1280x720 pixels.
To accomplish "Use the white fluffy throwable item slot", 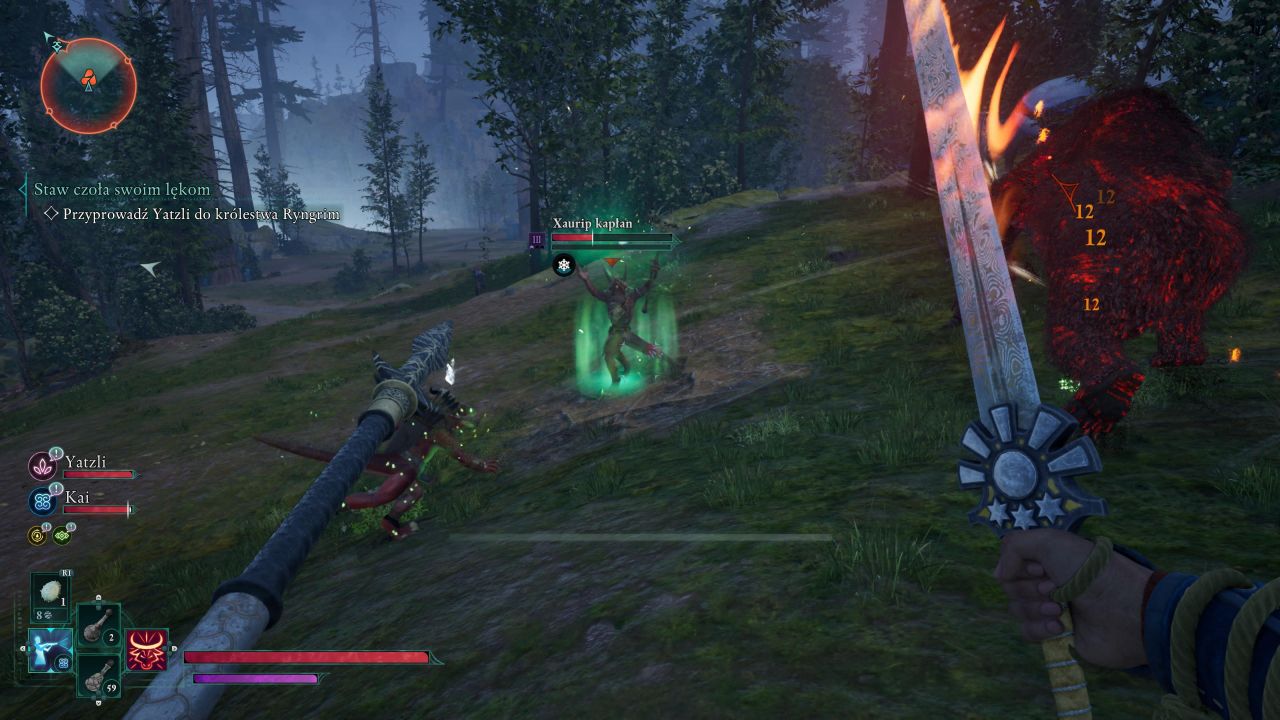I will point(50,593).
